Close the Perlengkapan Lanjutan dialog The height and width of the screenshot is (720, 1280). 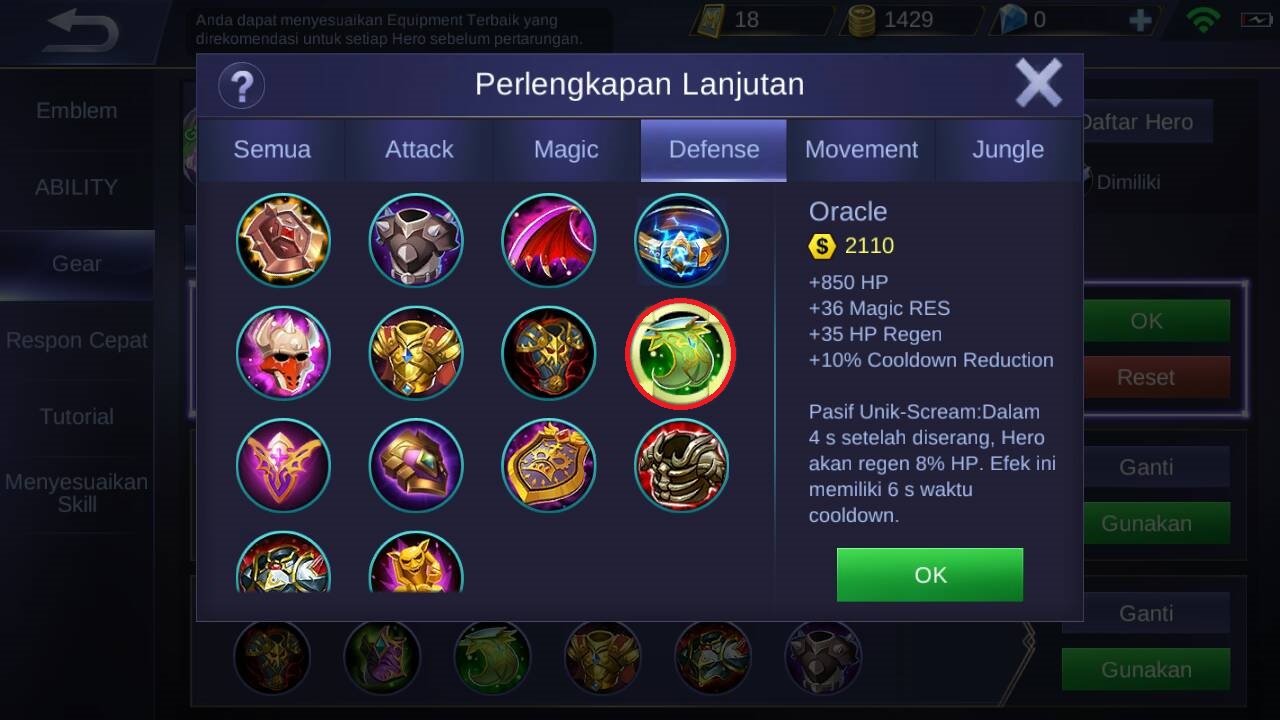(x=1039, y=83)
